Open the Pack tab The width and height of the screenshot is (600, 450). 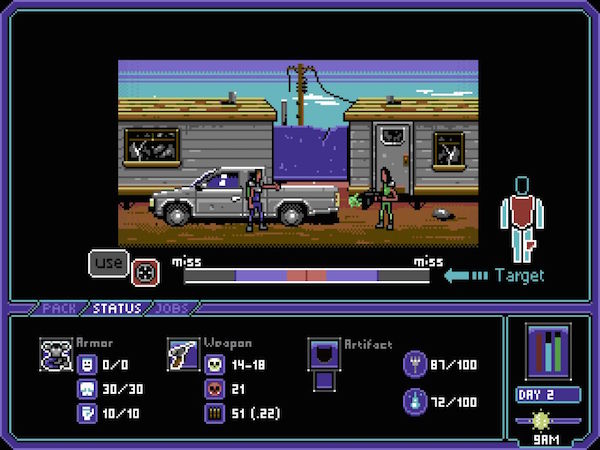click(59, 308)
